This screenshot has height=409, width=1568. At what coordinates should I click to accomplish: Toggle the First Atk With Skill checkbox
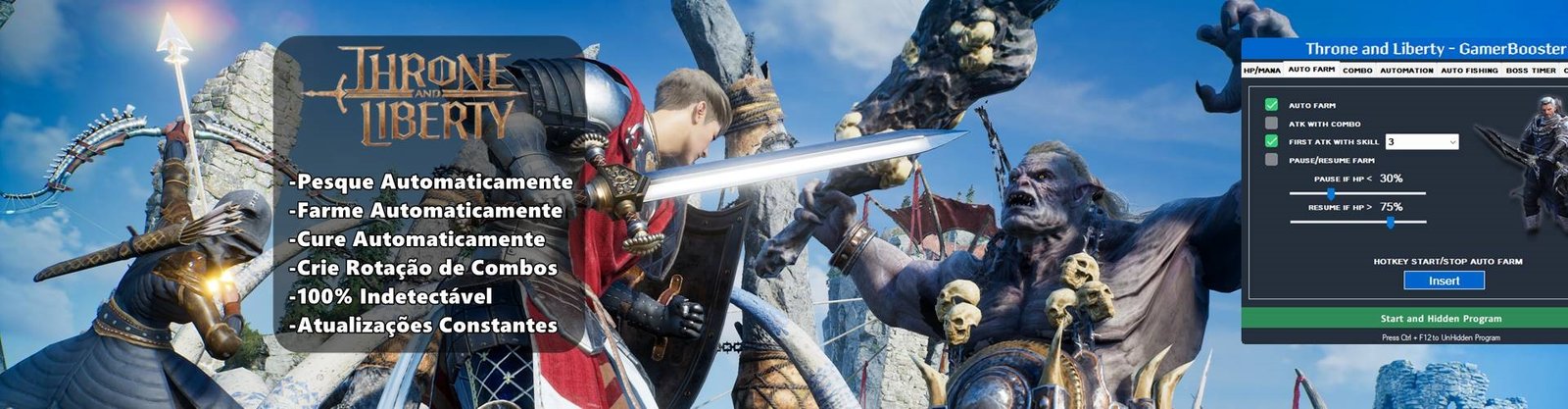tap(1271, 142)
